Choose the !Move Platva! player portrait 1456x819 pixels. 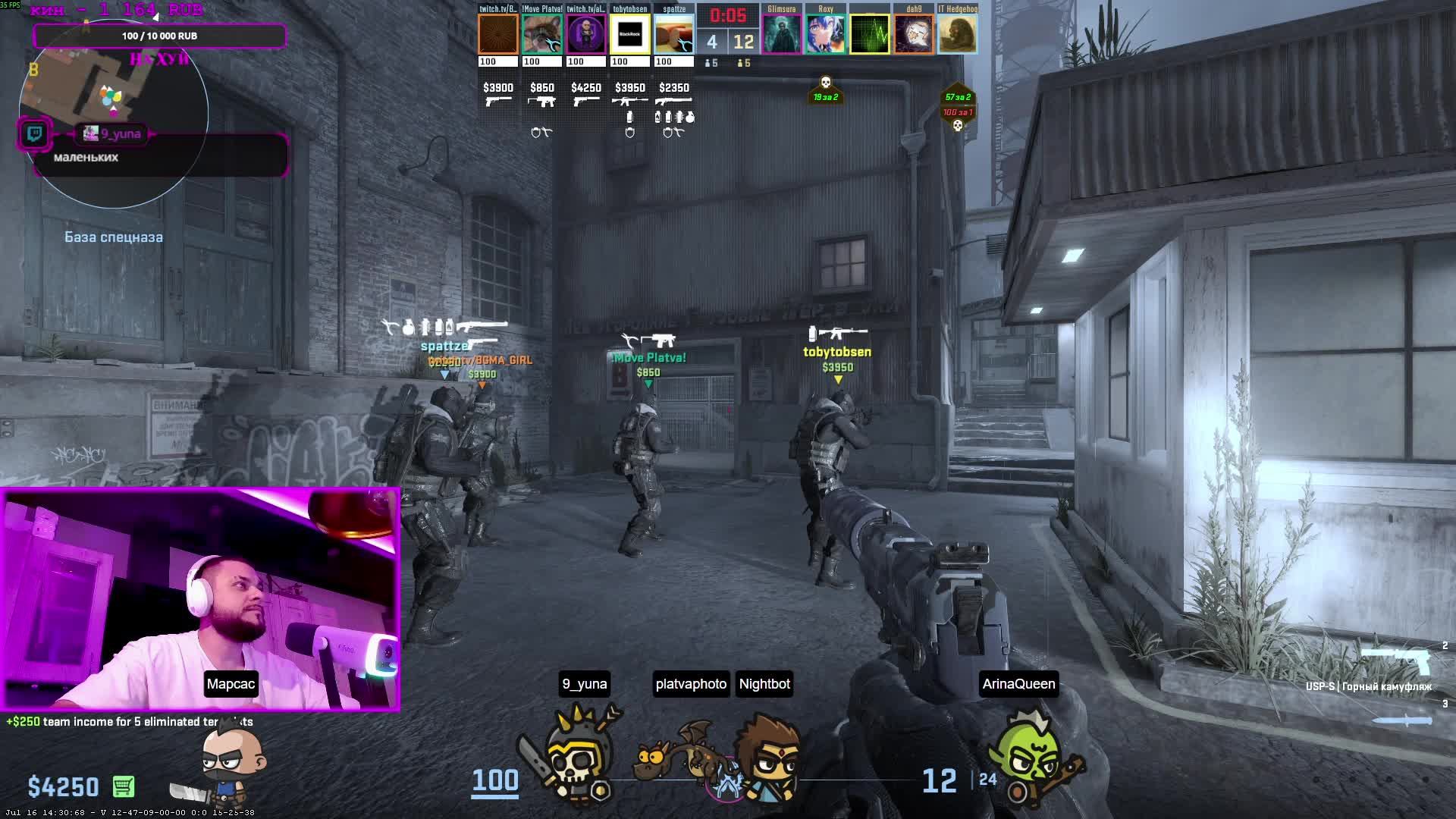click(x=541, y=34)
